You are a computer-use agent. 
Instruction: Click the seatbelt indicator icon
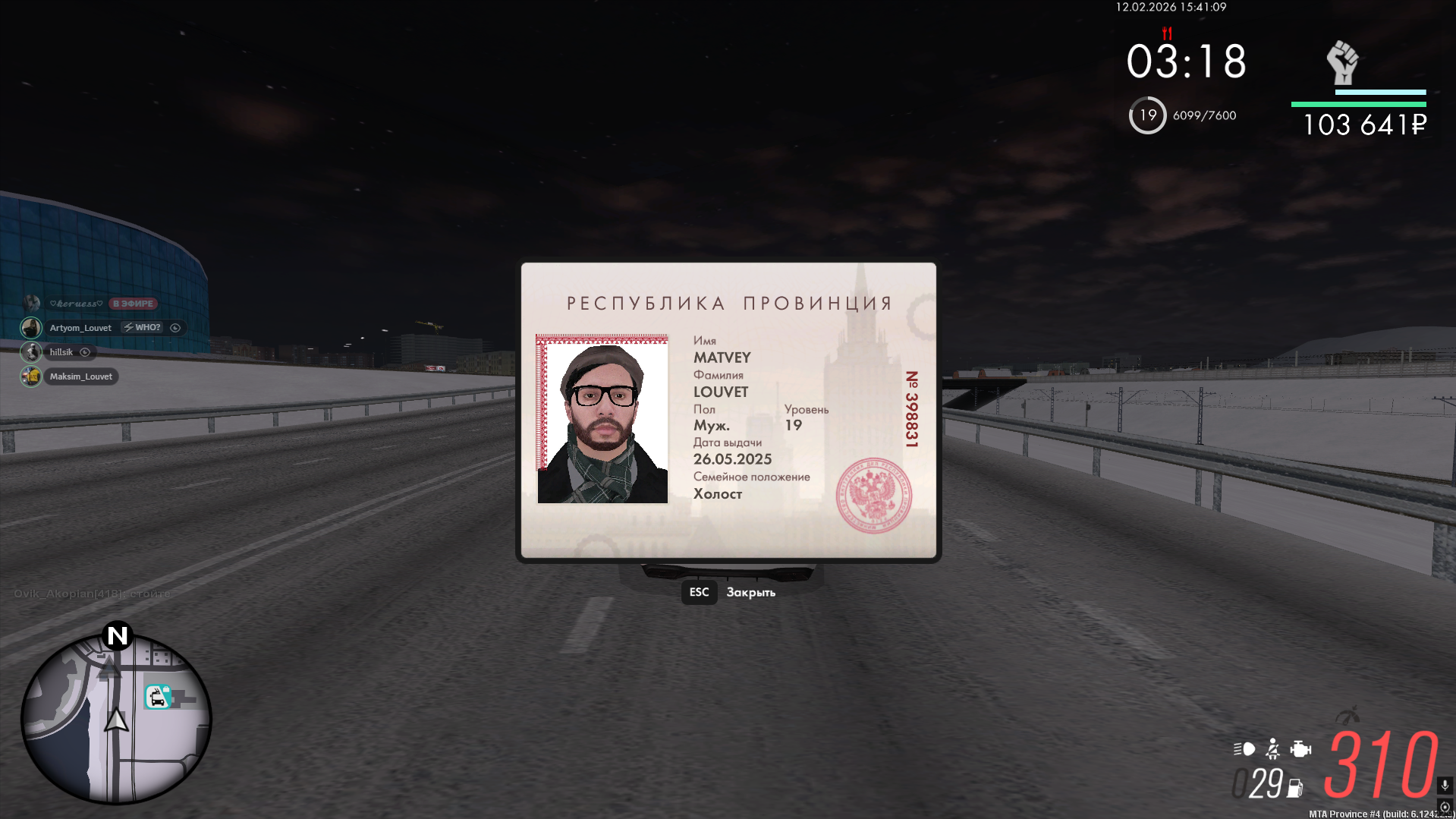[x=1273, y=749]
